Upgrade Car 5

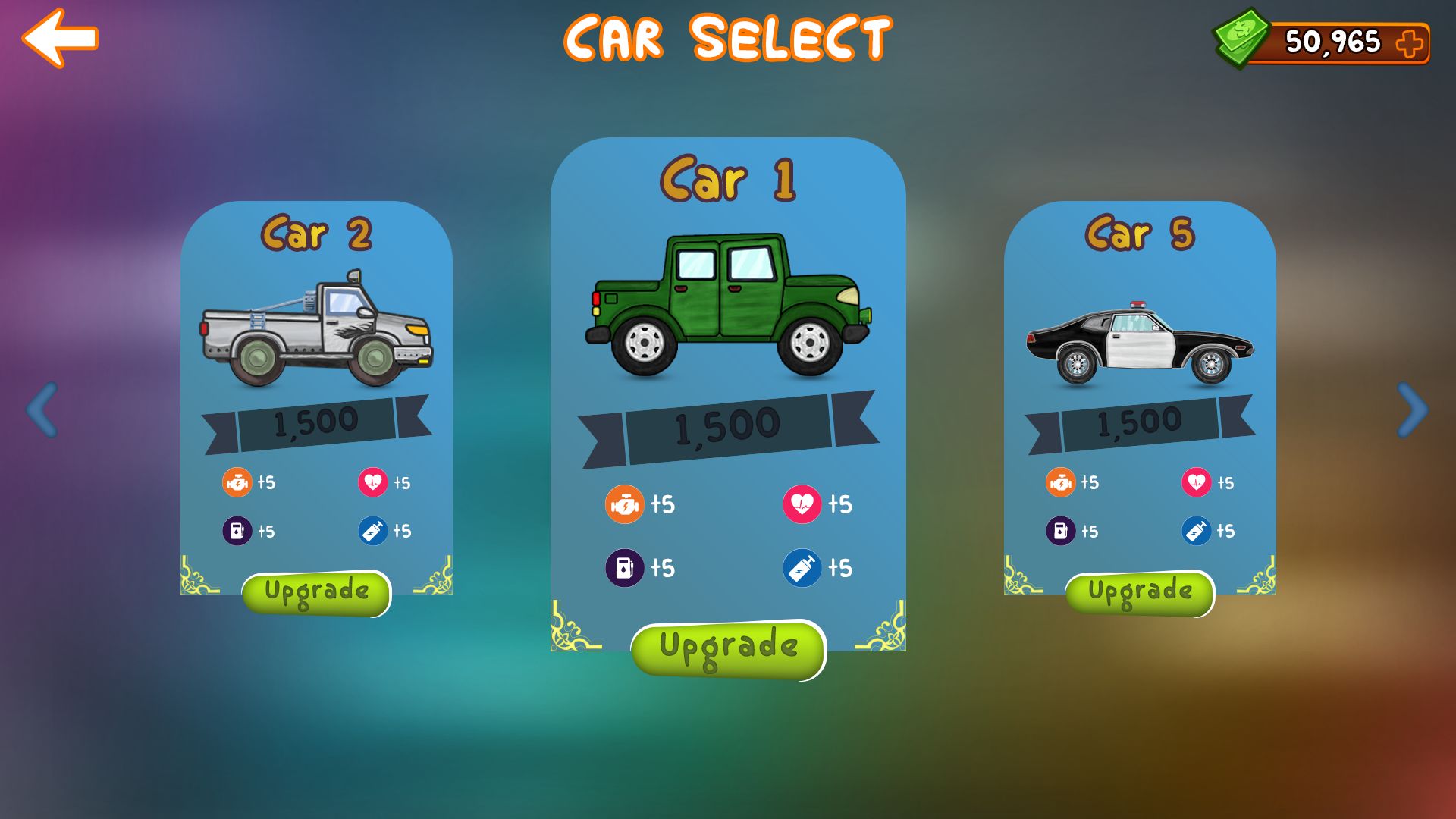[x=1140, y=592]
